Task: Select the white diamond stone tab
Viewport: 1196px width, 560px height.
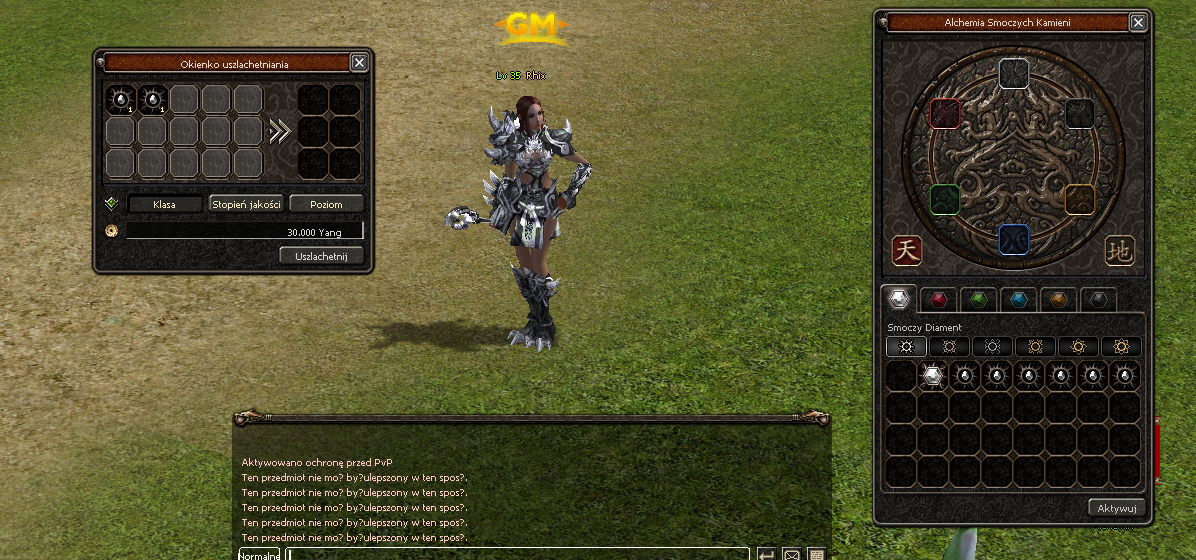Action: coord(898,298)
